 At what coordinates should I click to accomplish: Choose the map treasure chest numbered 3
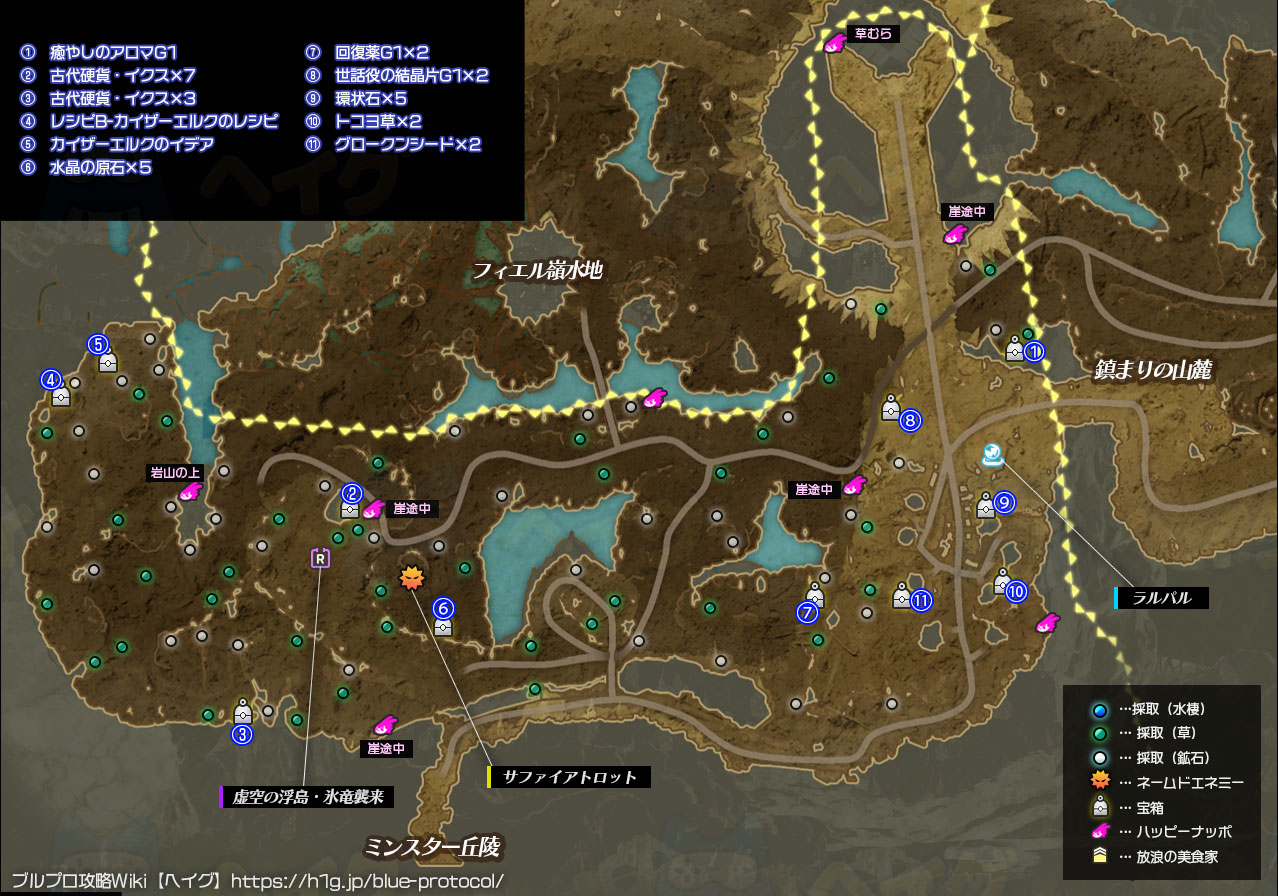[242, 712]
